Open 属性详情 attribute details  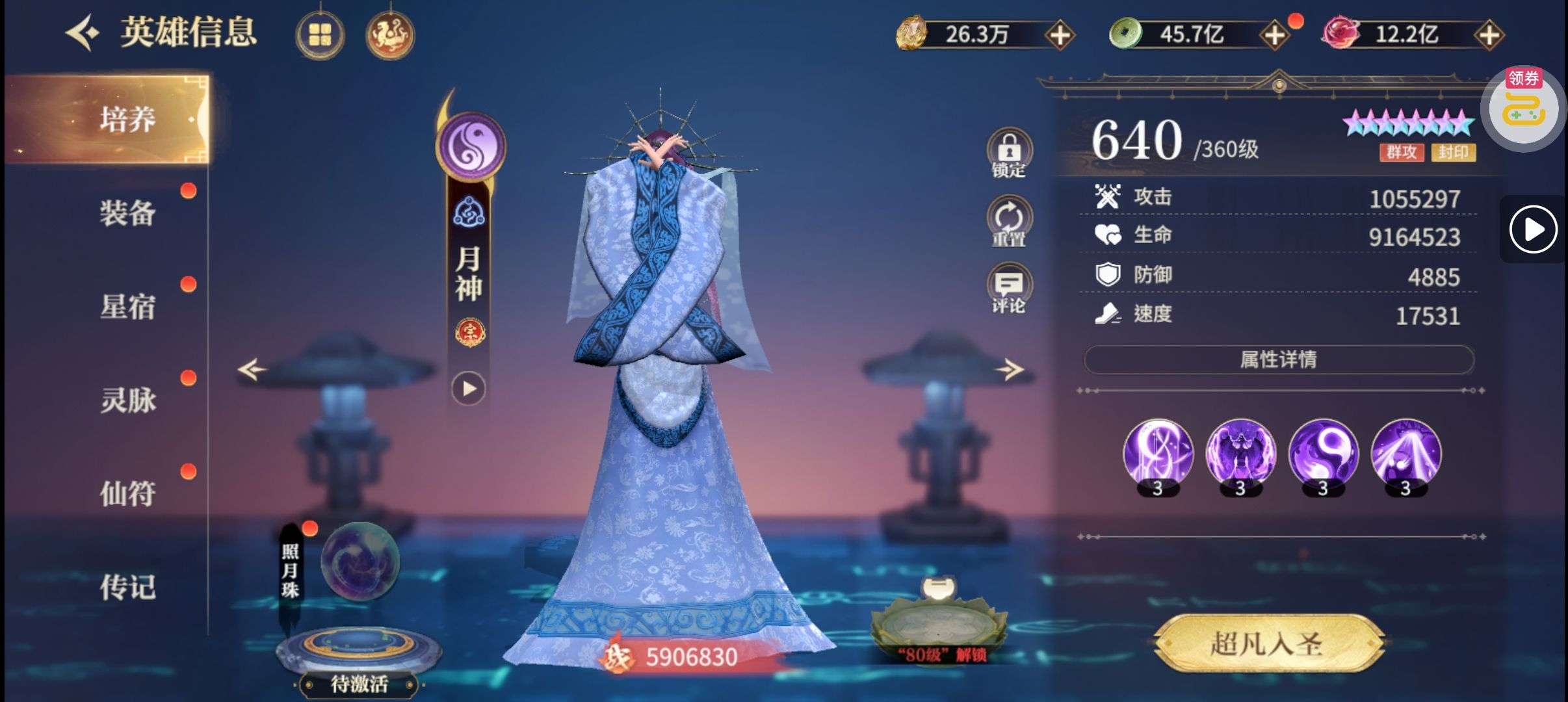coord(1278,359)
